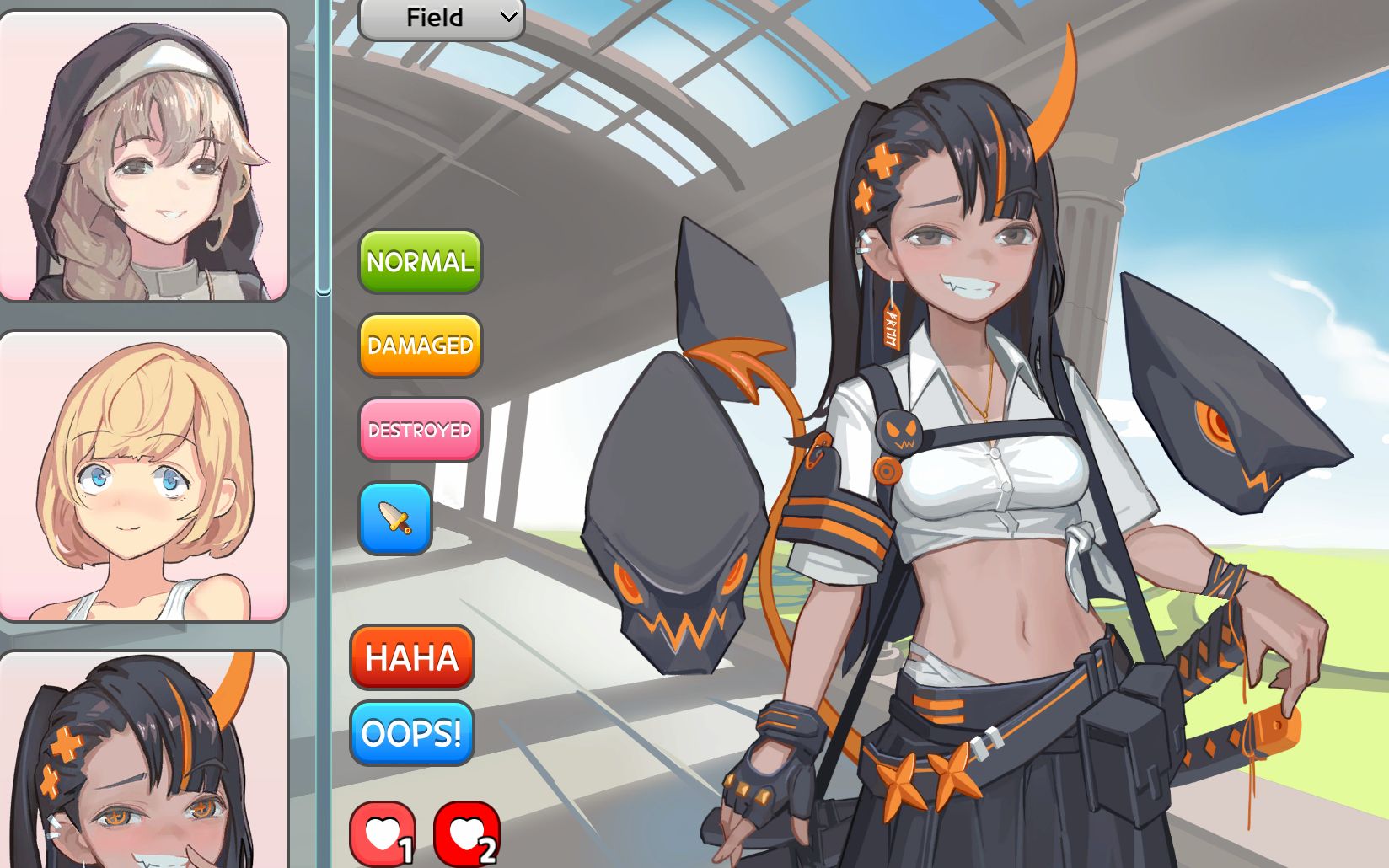Image resolution: width=1389 pixels, height=868 pixels.
Task: Activate the OOPS! expression button
Action: (411, 733)
